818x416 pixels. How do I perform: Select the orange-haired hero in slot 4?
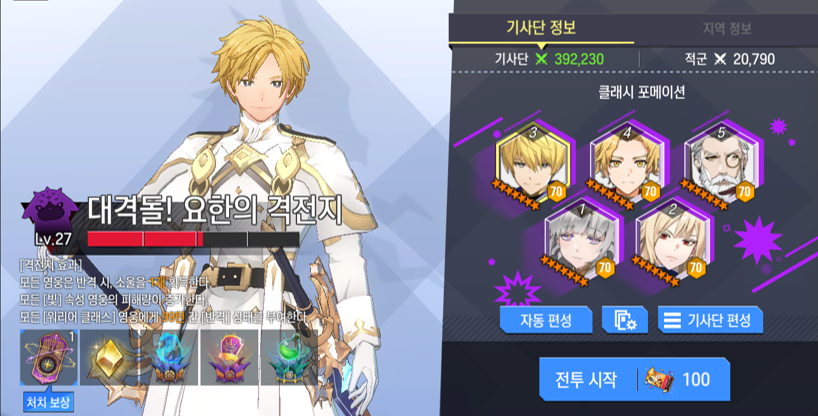[x=625, y=163]
